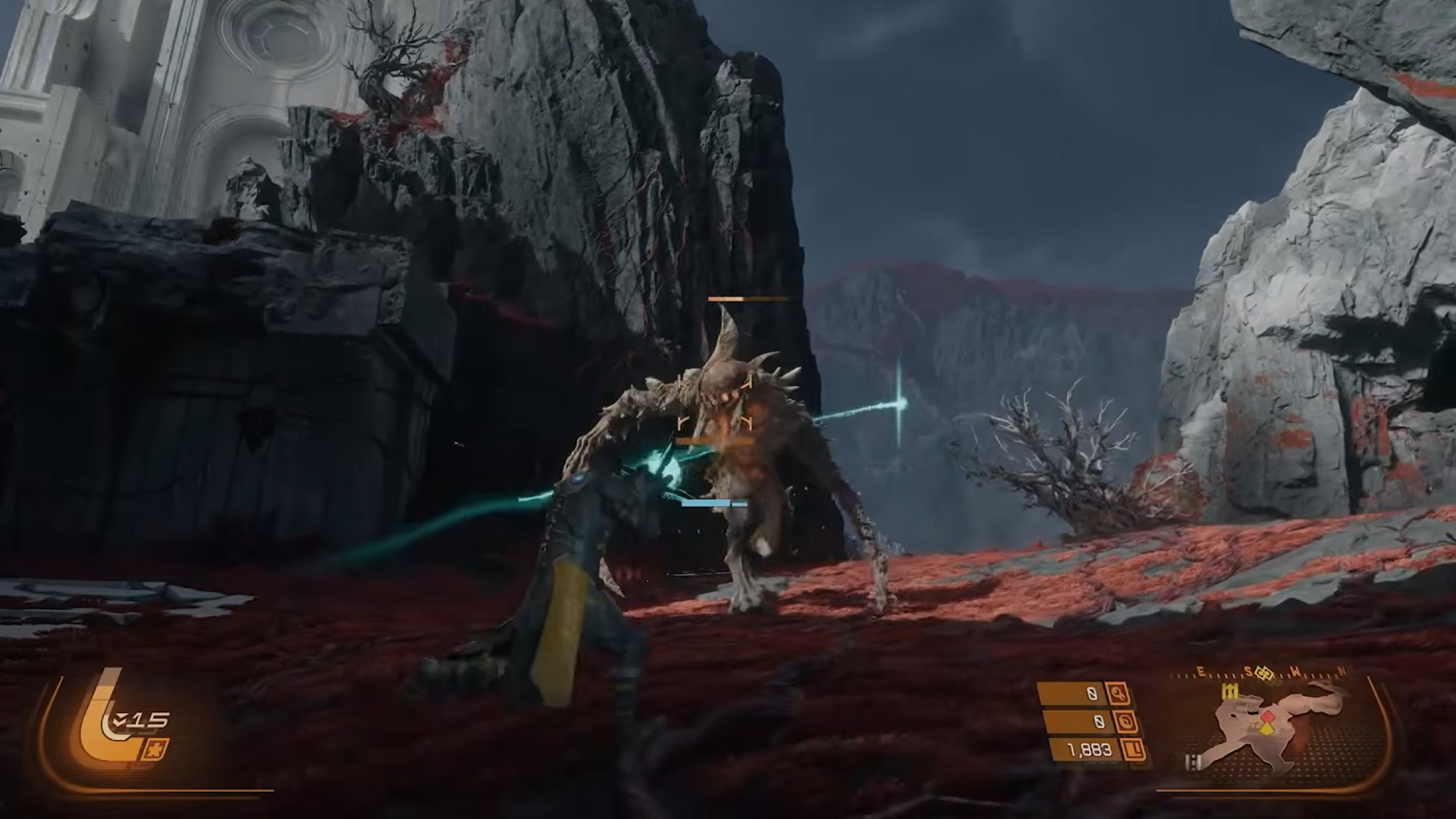Select the round coin resource icon
This screenshot has width=1456, height=819.
click(x=1125, y=722)
